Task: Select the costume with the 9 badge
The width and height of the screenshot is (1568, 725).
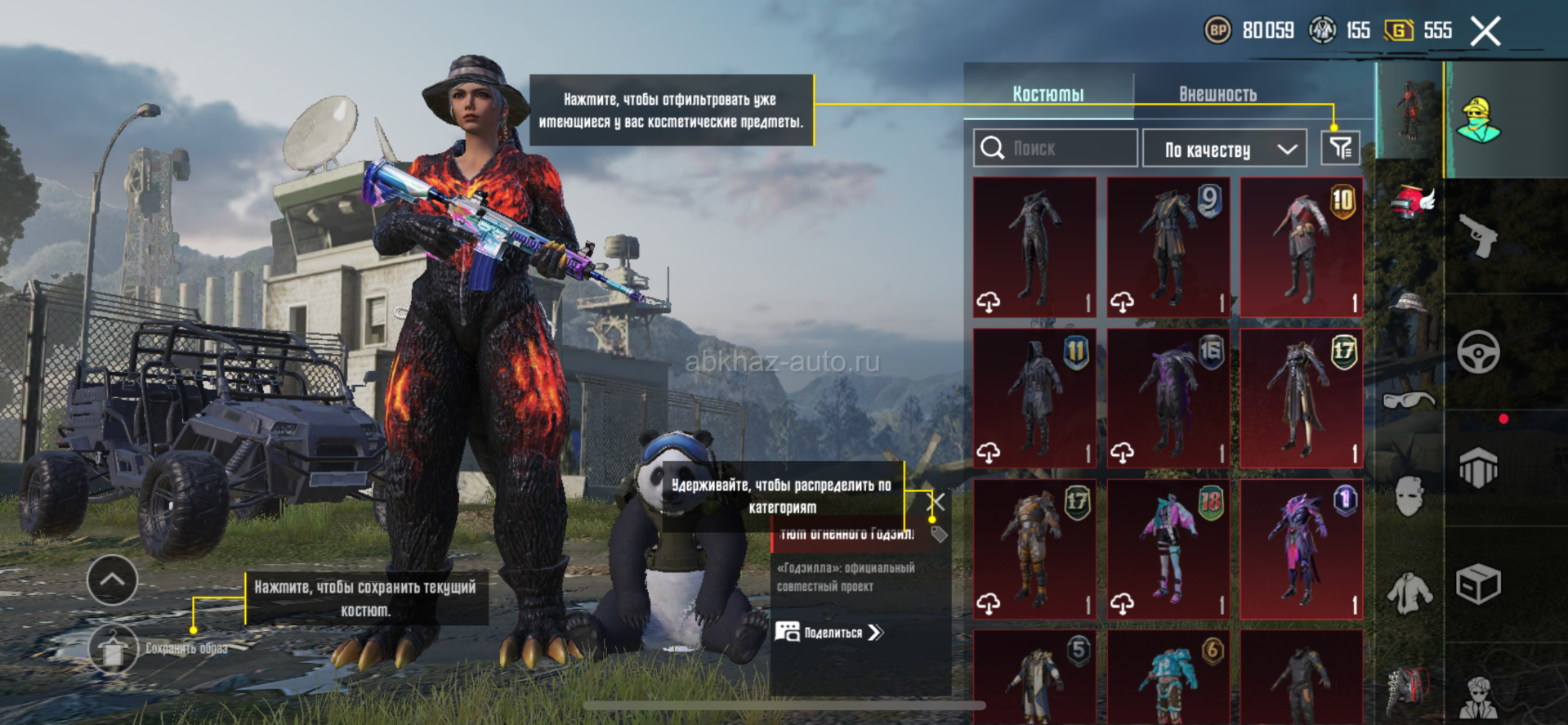Action: tap(1168, 247)
